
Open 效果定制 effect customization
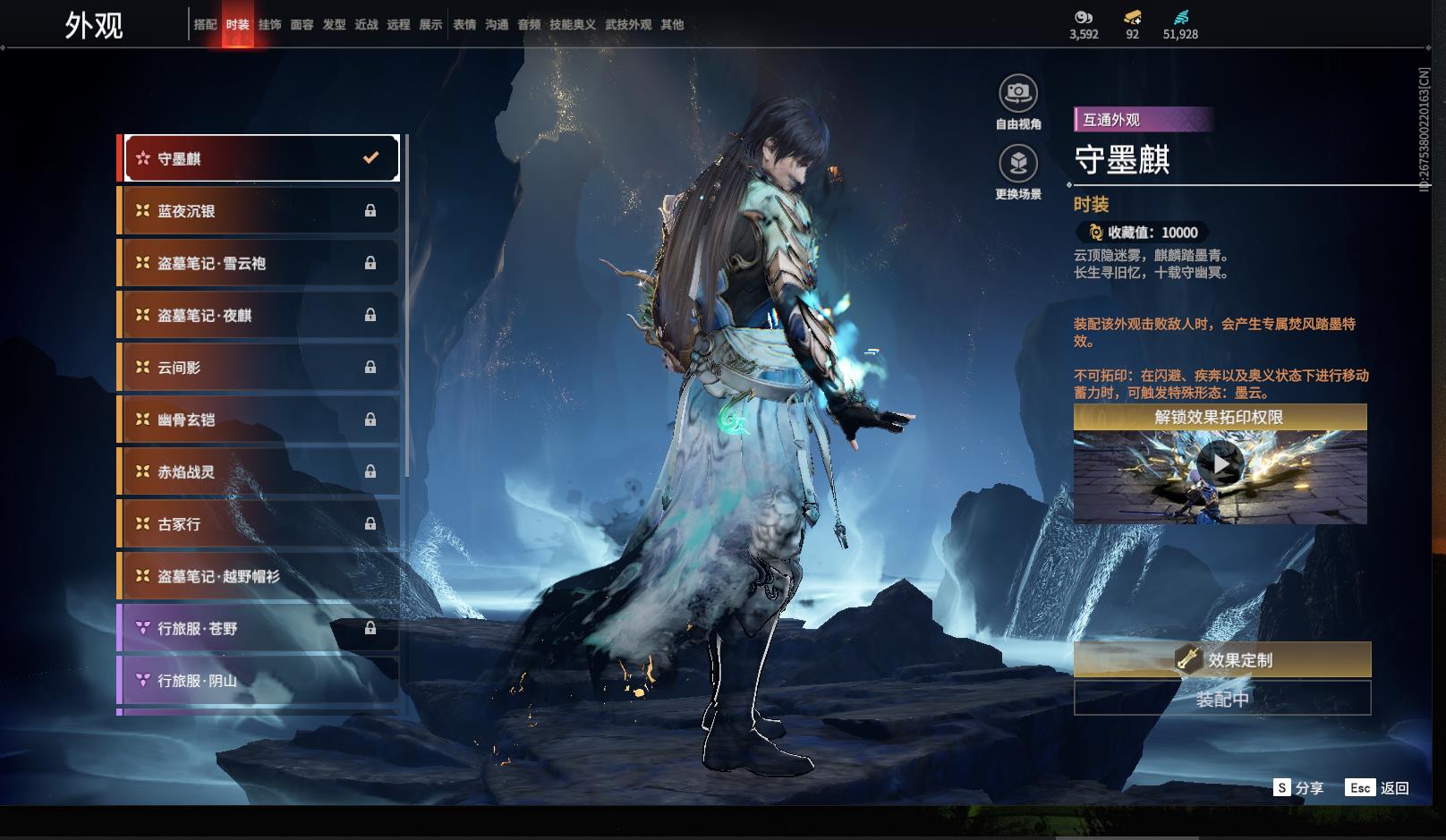click(1222, 660)
